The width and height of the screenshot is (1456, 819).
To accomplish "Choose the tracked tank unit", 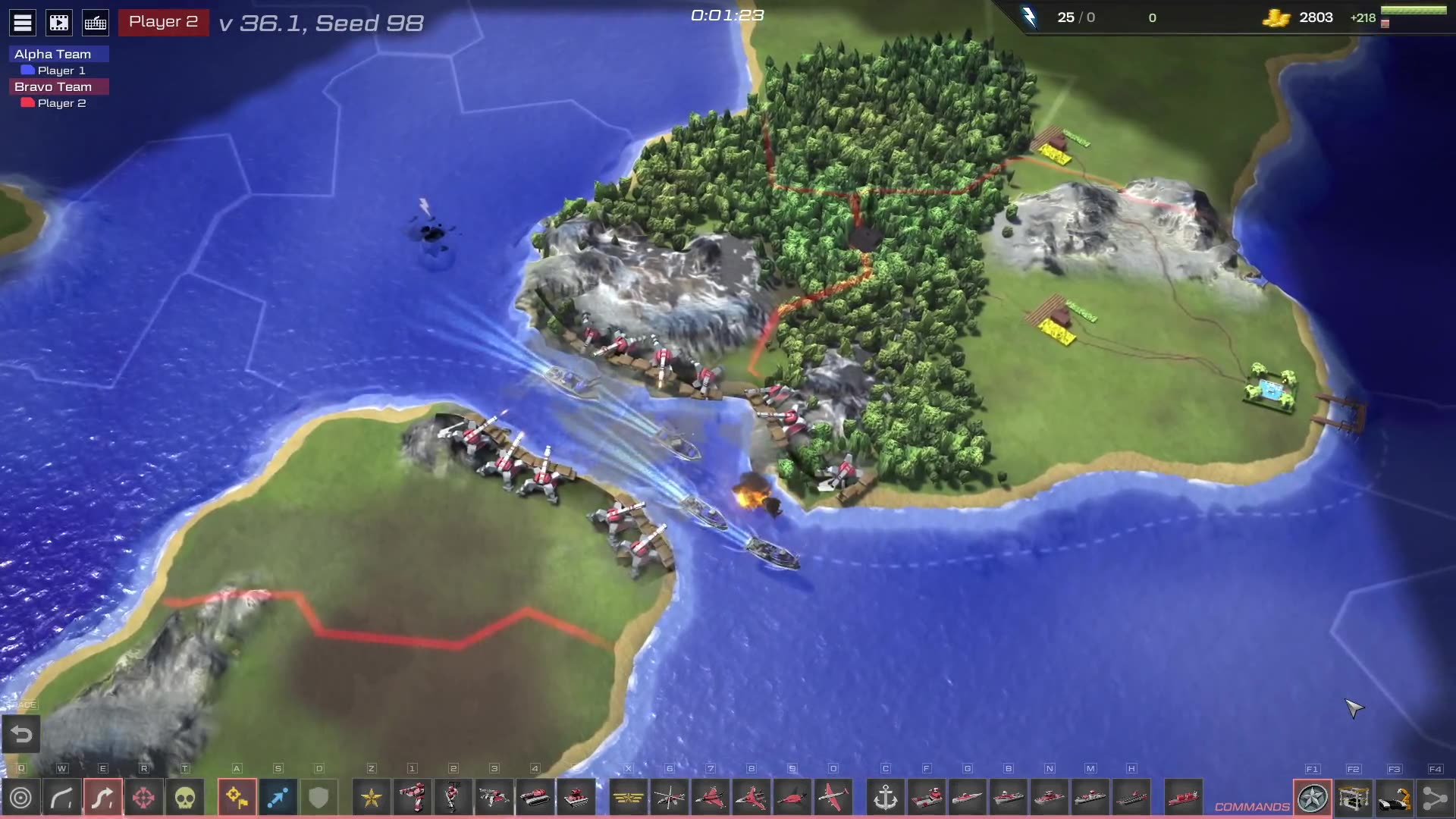I will coord(535,798).
